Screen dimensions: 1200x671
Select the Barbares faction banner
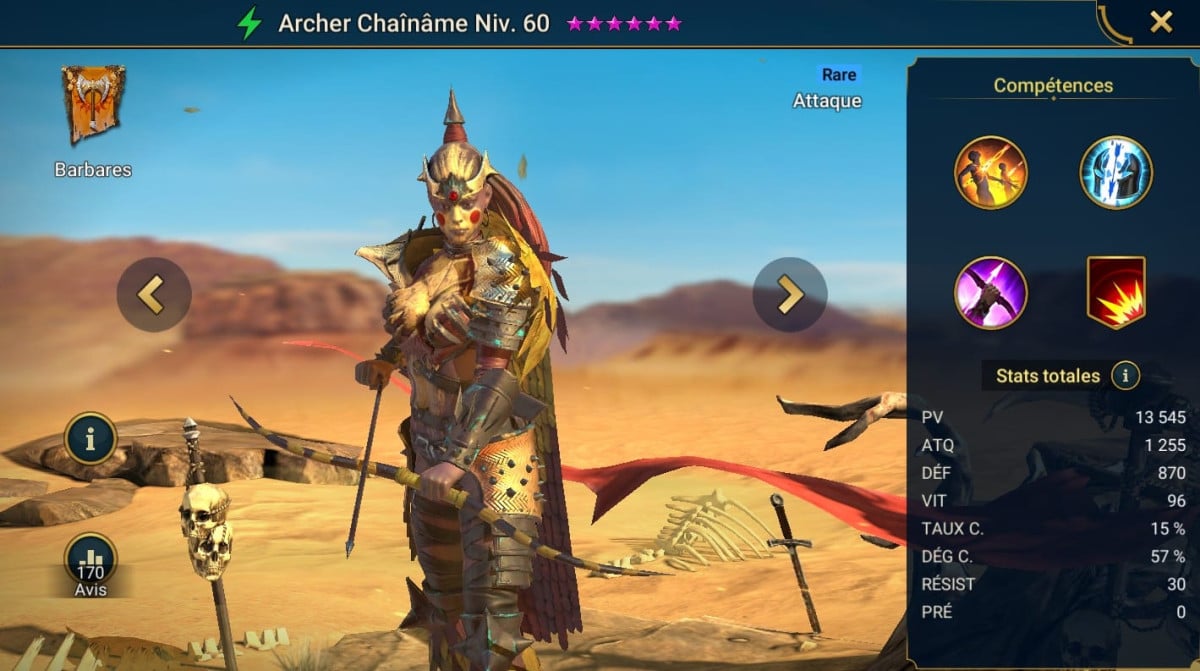(x=93, y=104)
